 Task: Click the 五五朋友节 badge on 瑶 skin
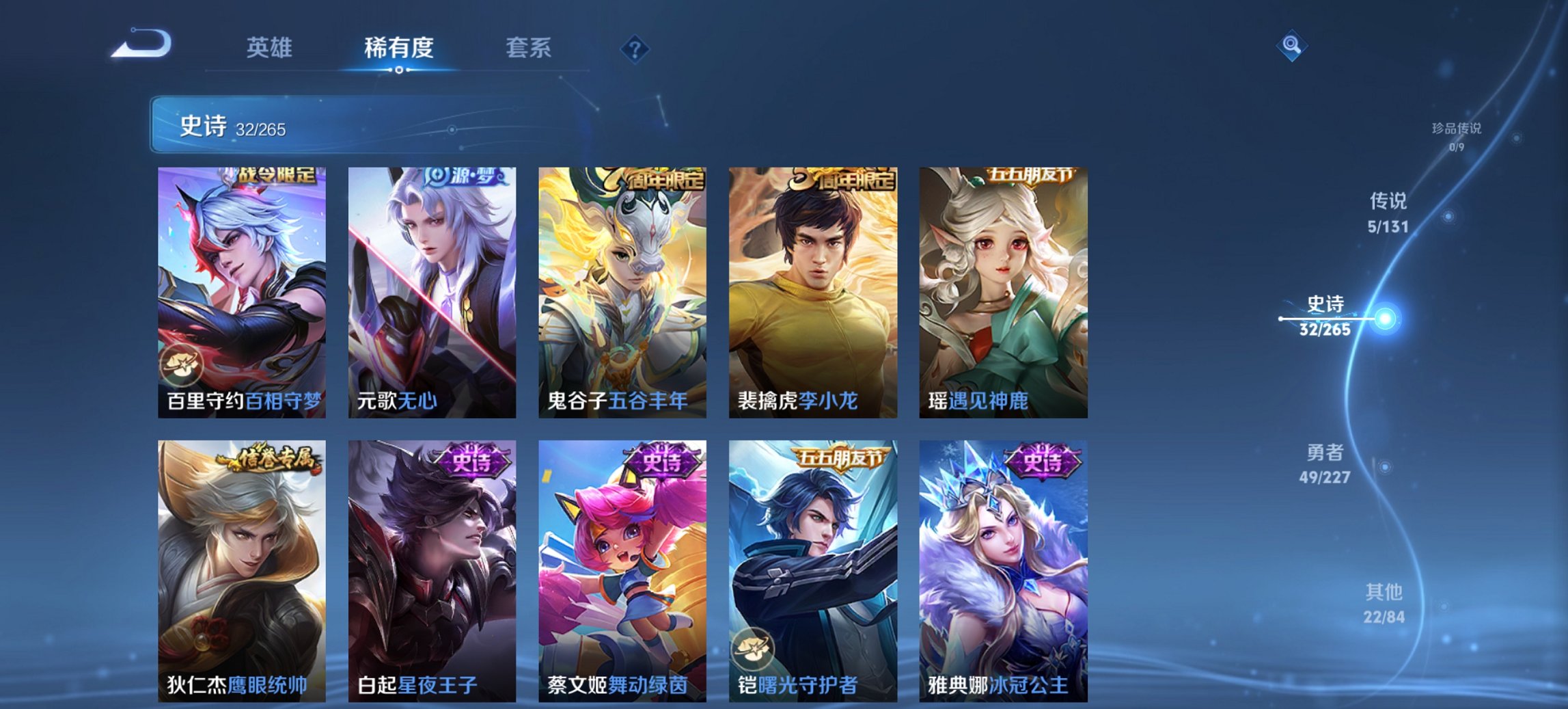point(1034,176)
